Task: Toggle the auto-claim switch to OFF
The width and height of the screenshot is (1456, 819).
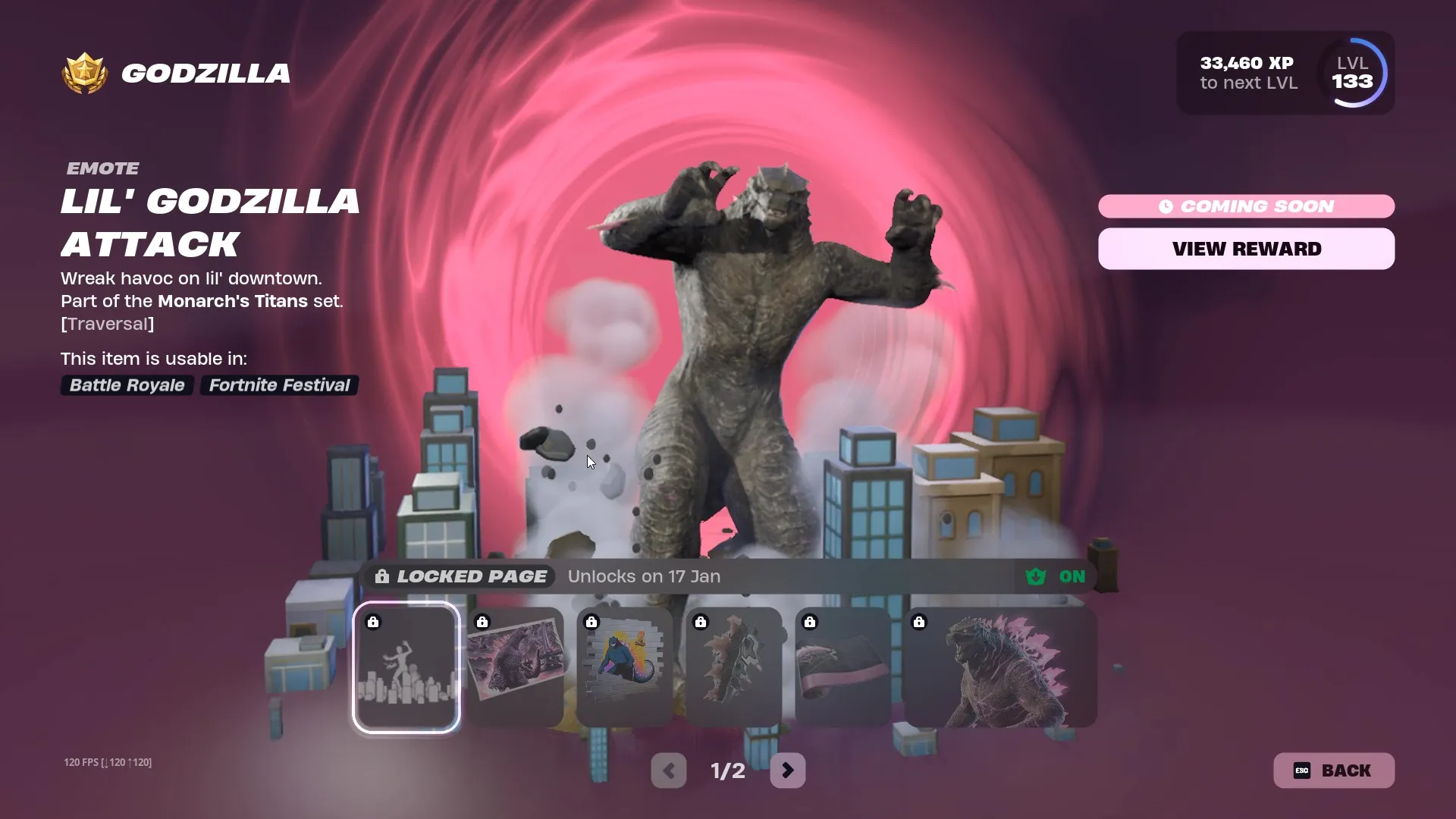Action: [x=1072, y=576]
